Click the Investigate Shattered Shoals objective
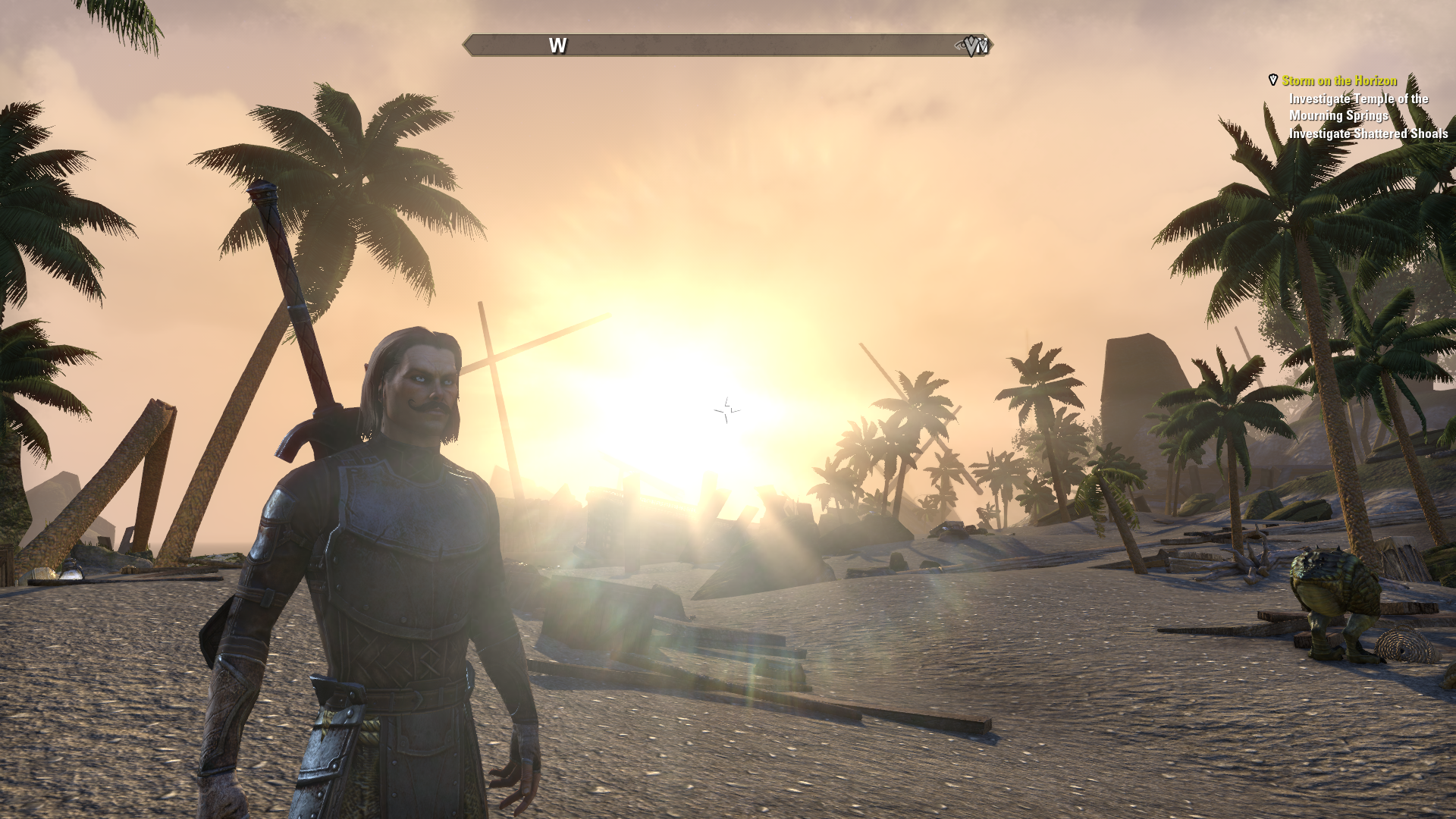This screenshot has height=819, width=1456. (x=1368, y=133)
